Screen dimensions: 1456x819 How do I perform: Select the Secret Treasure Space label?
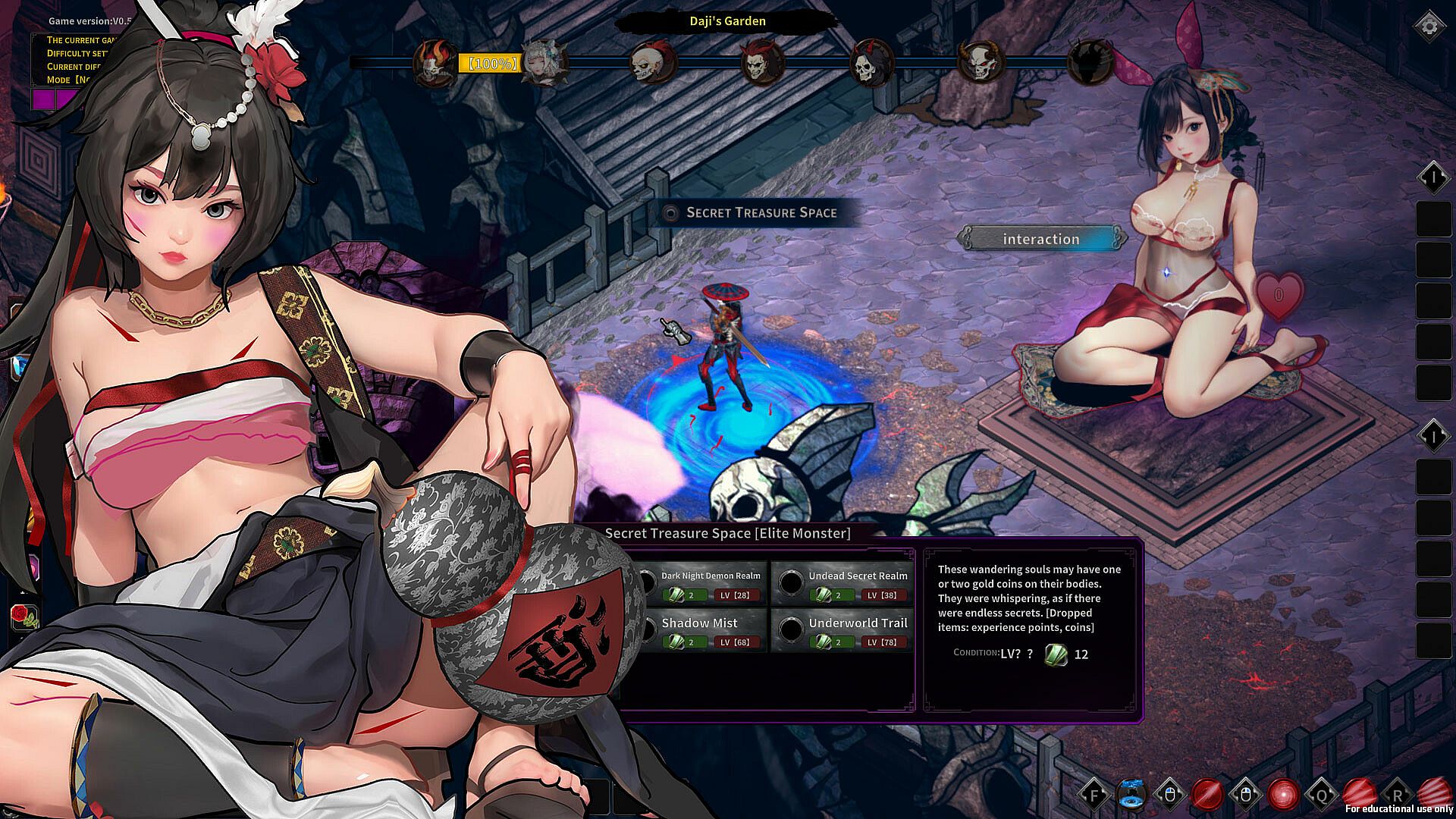(761, 213)
